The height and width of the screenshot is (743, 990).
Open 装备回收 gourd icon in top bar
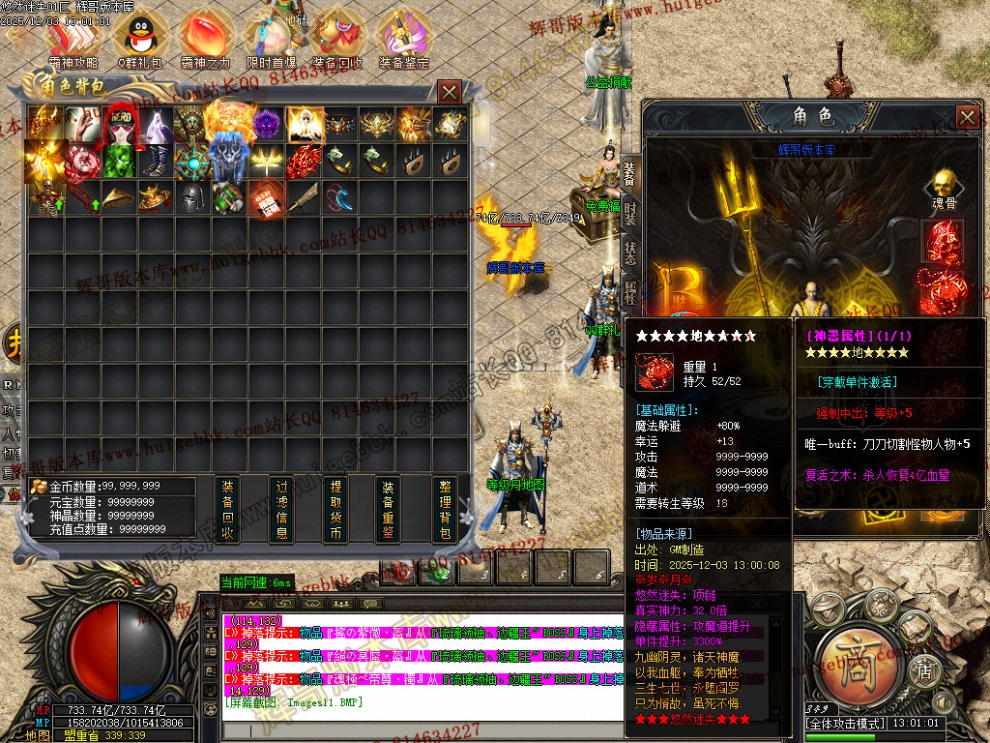coord(337,40)
